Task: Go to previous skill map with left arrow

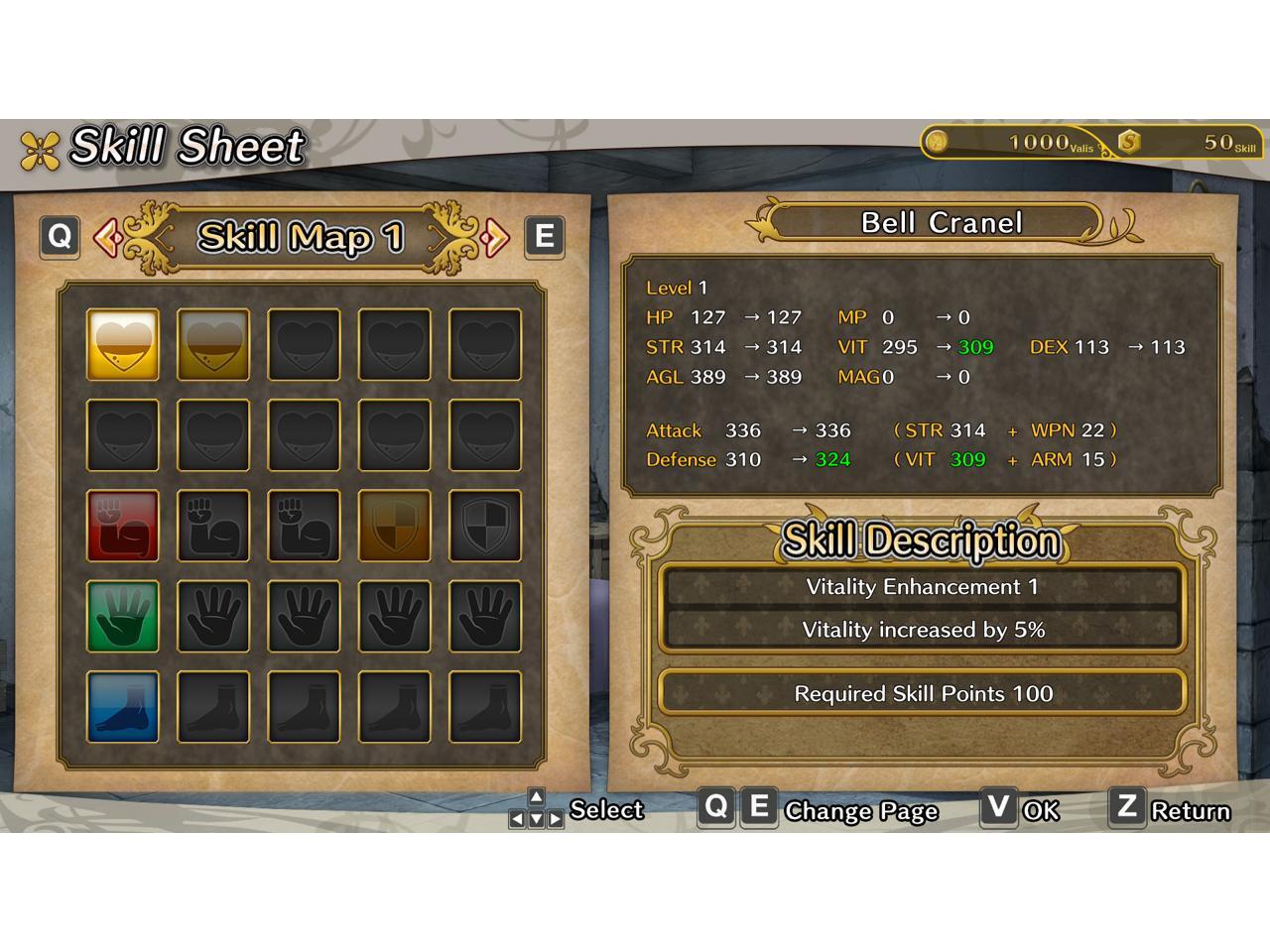Action: click(x=105, y=237)
